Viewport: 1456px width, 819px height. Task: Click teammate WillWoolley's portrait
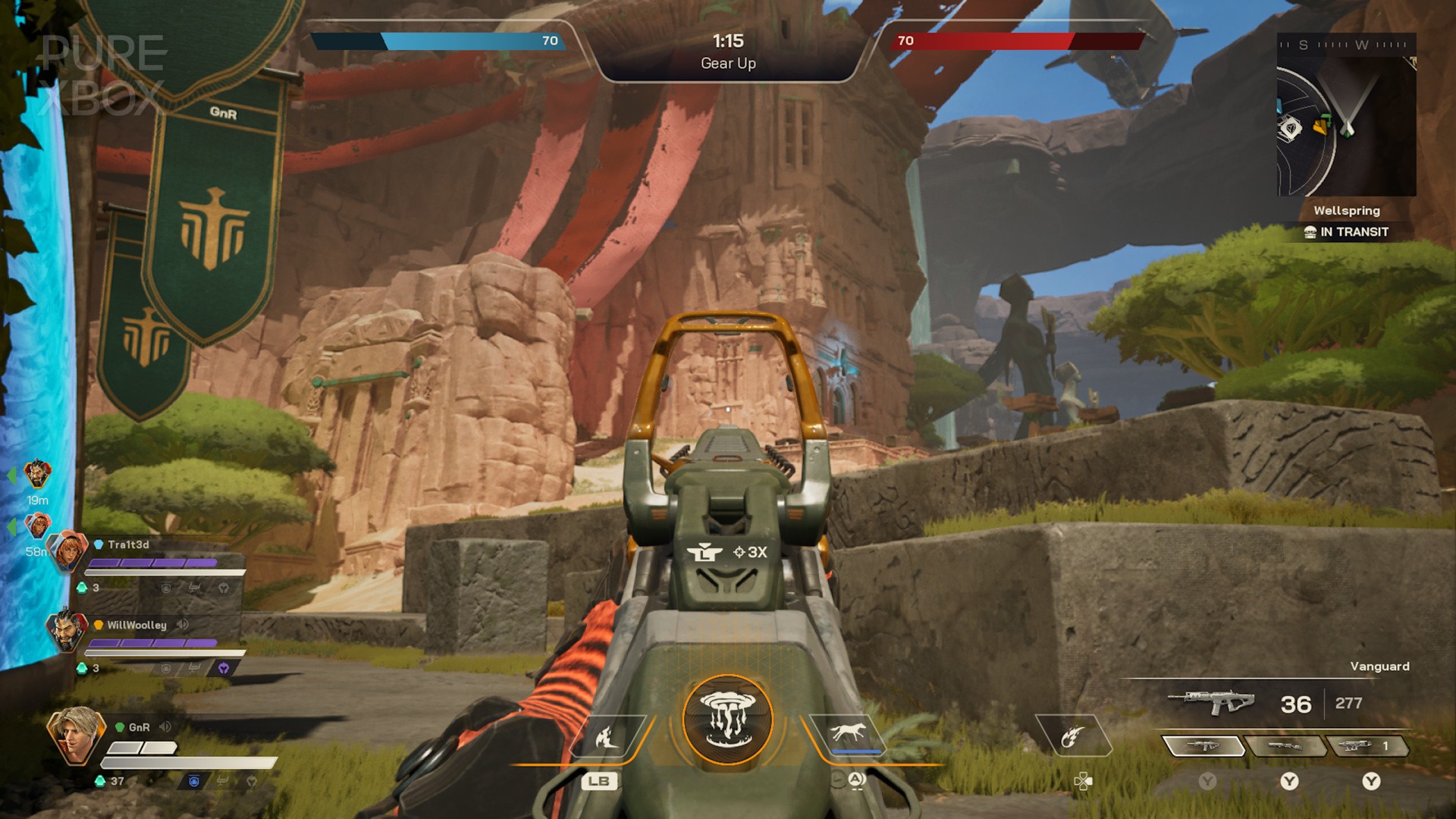pos(67,631)
